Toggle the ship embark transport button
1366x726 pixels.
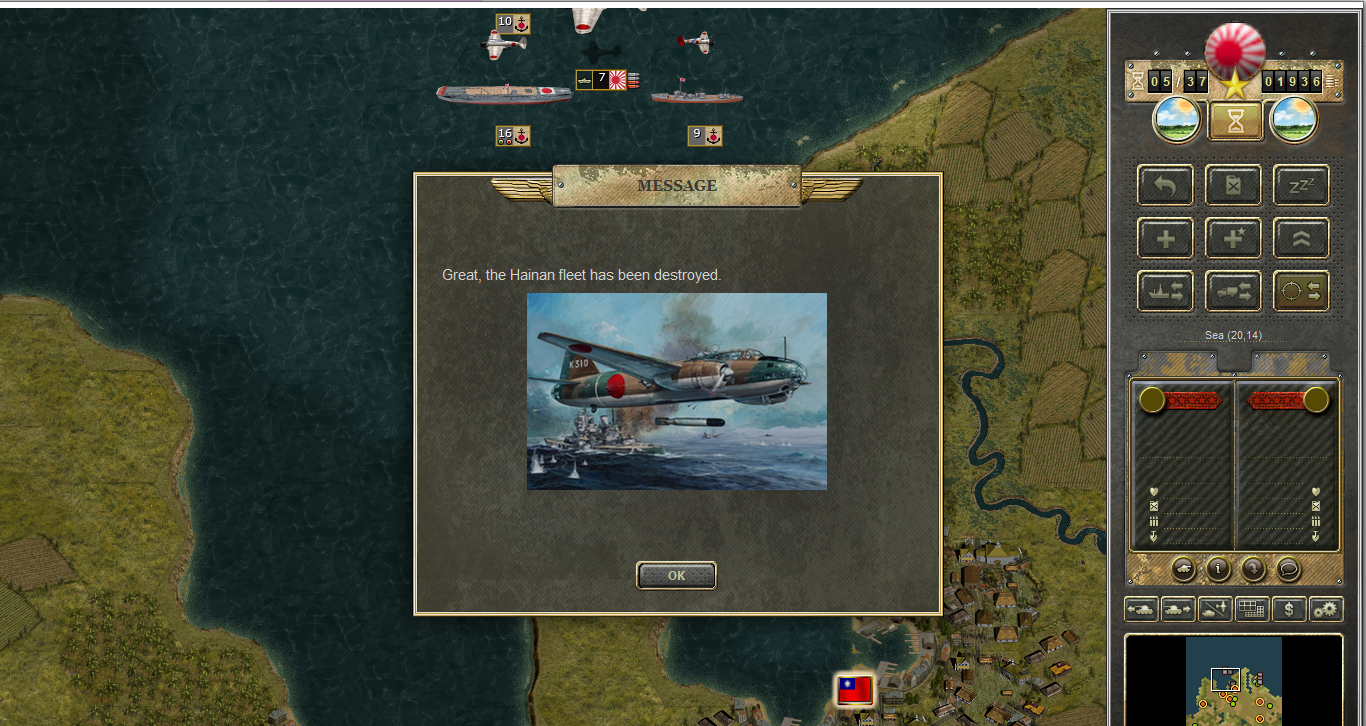(x=1165, y=291)
